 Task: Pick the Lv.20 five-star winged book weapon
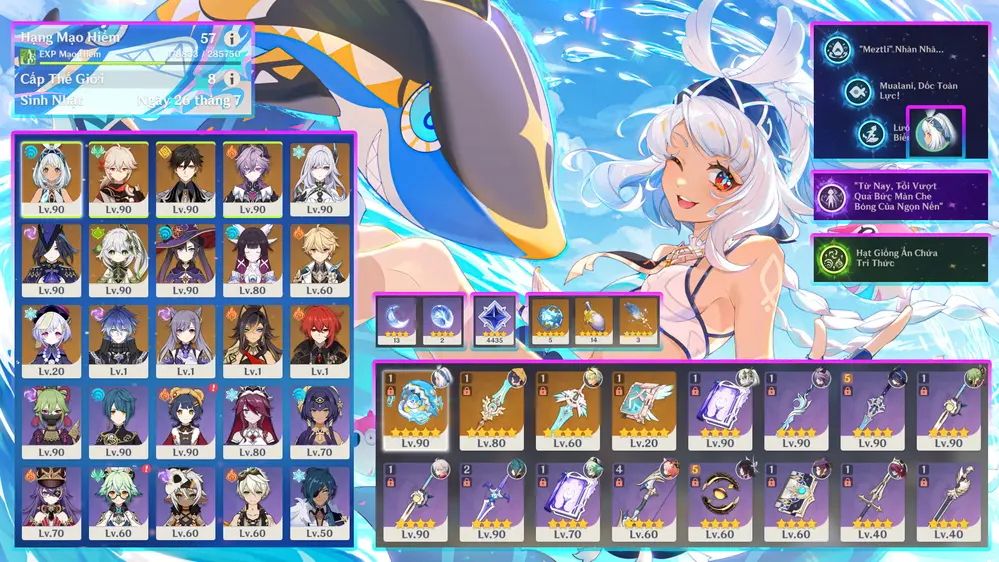(645, 408)
